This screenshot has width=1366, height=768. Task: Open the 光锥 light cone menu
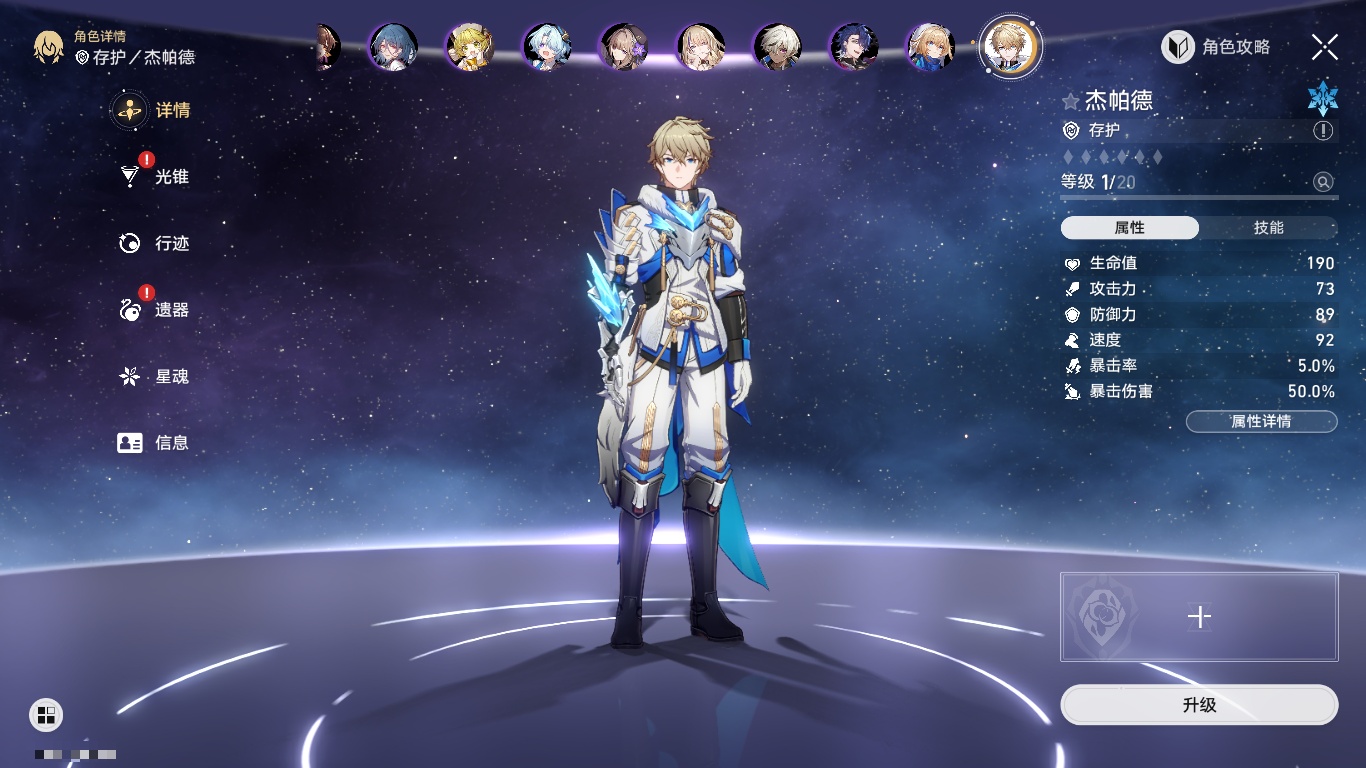point(154,177)
